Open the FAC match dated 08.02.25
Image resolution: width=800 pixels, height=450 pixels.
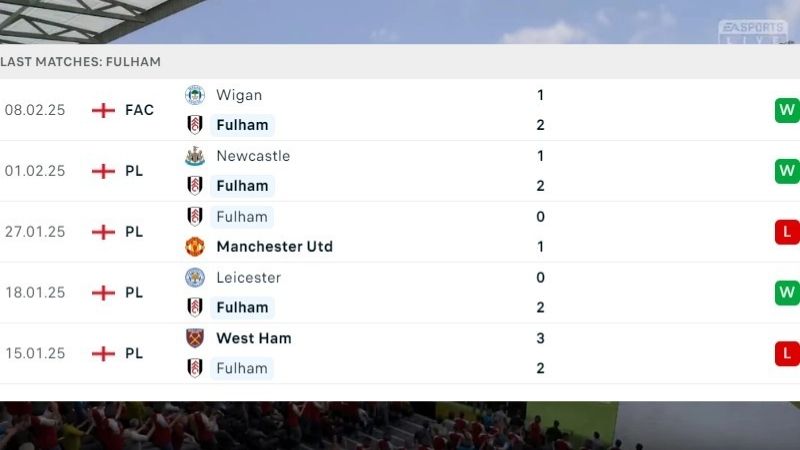(x=35, y=110)
